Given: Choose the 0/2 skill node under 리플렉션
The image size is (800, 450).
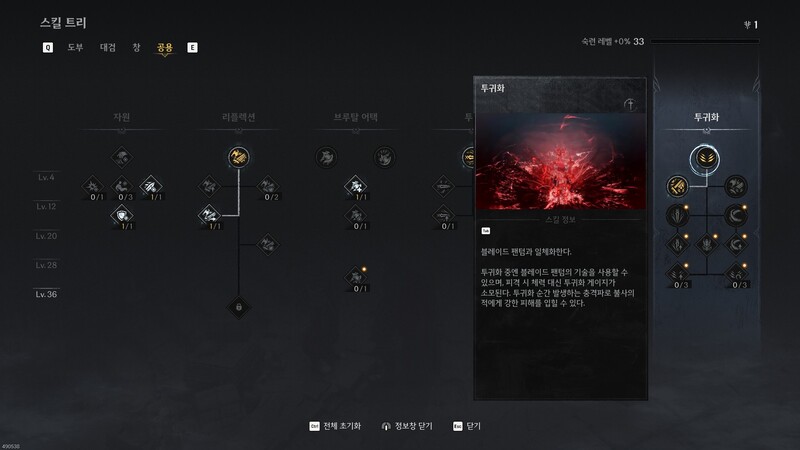Looking at the screenshot, I should pos(266,186).
